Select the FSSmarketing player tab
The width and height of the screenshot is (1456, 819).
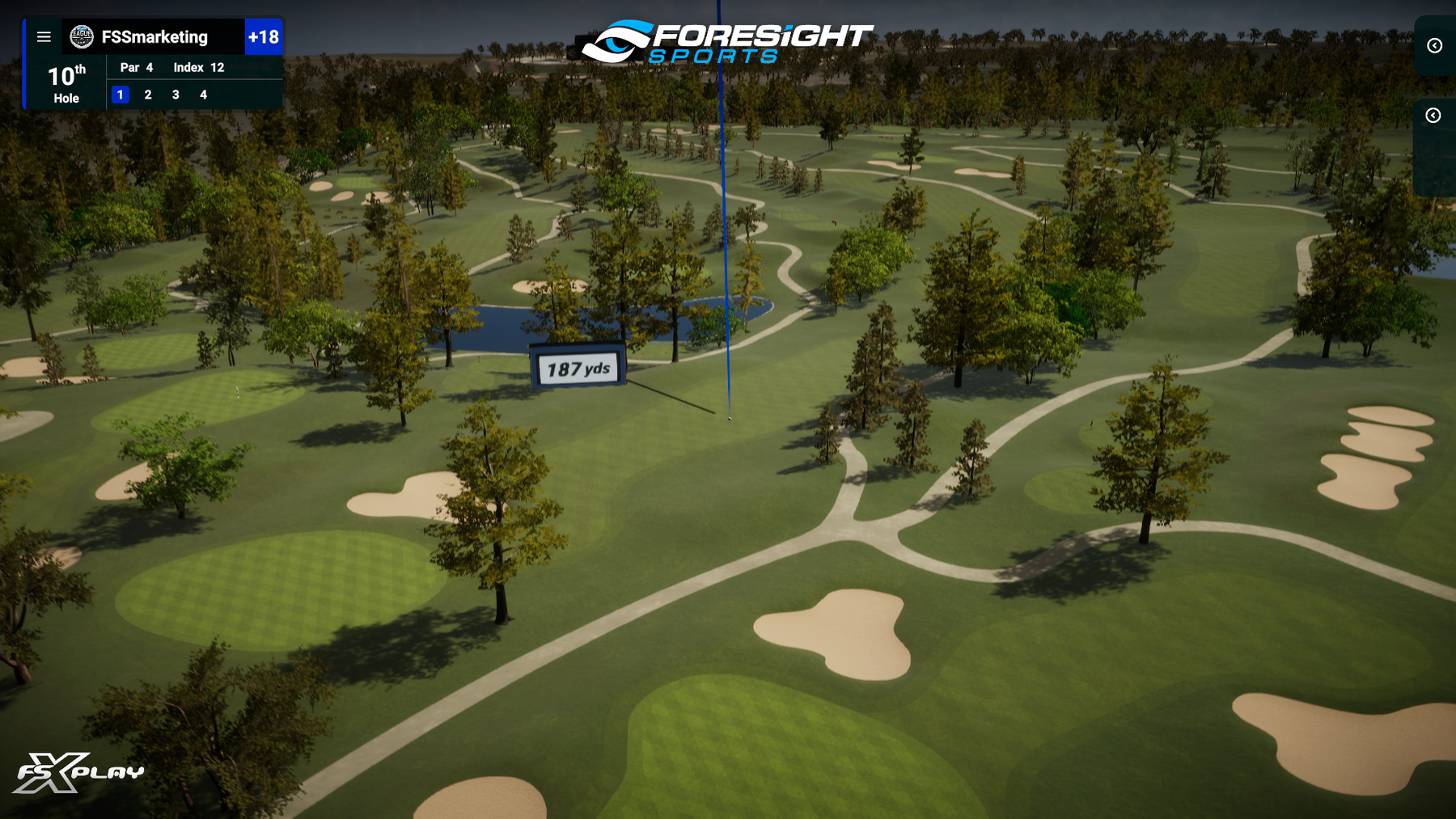tap(155, 36)
